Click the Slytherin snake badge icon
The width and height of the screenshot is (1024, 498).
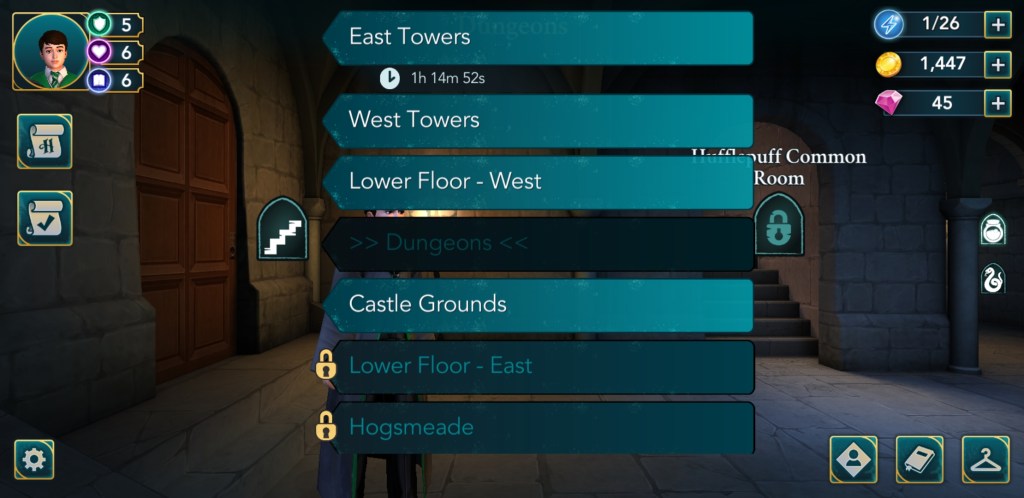click(992, 278)
